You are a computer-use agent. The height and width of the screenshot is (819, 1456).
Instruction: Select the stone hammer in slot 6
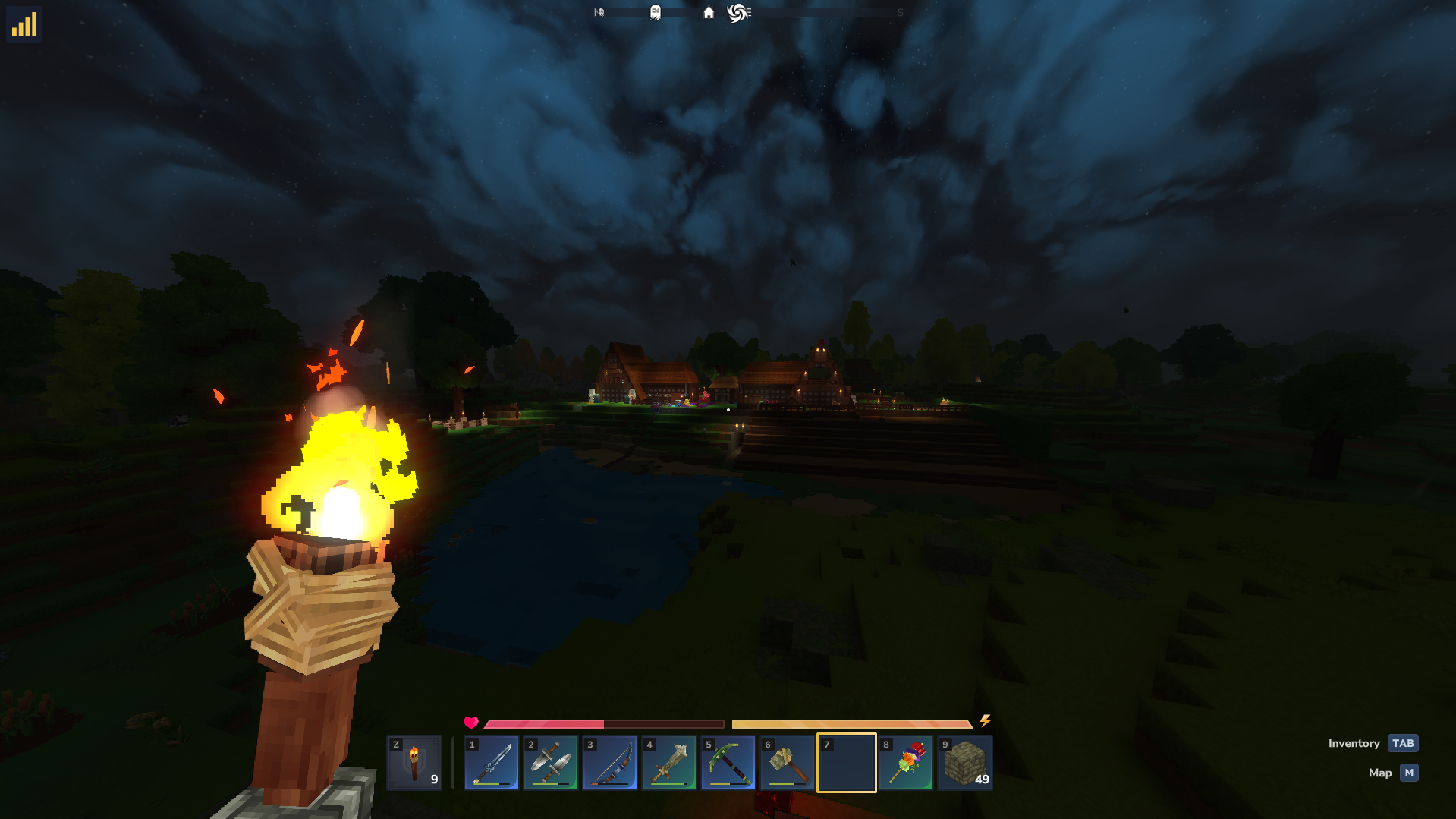point(788,763)
